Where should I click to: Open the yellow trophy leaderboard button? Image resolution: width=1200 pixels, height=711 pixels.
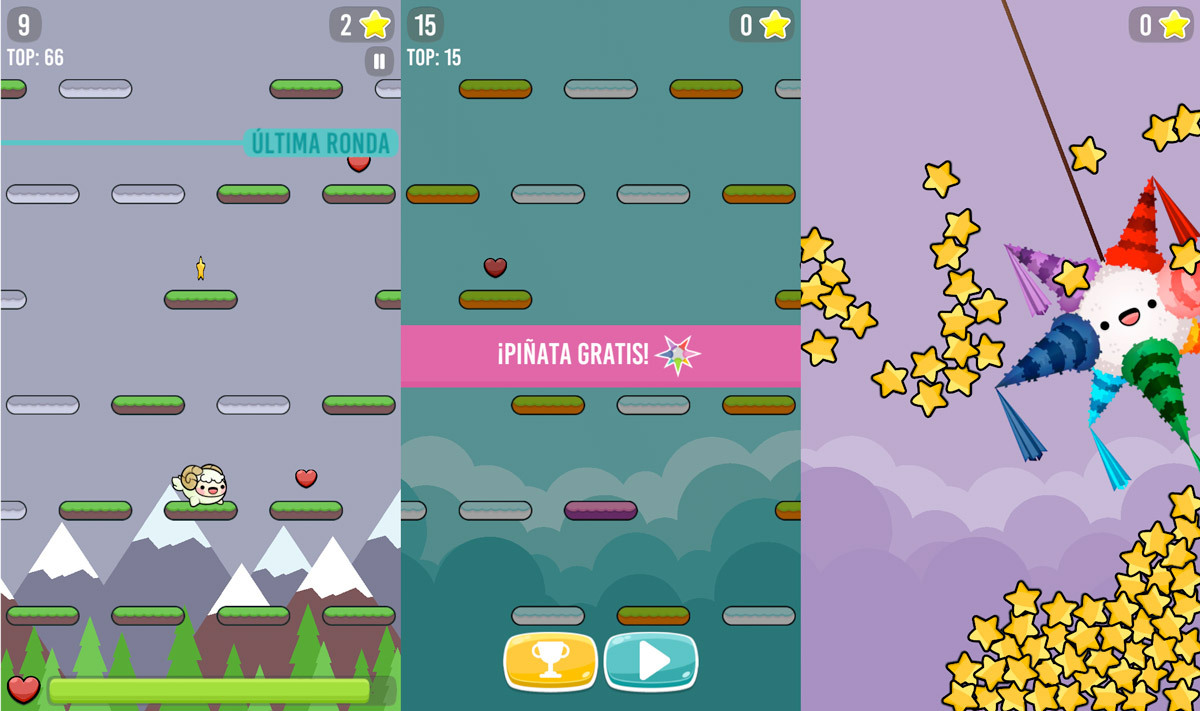pos(550,660)
